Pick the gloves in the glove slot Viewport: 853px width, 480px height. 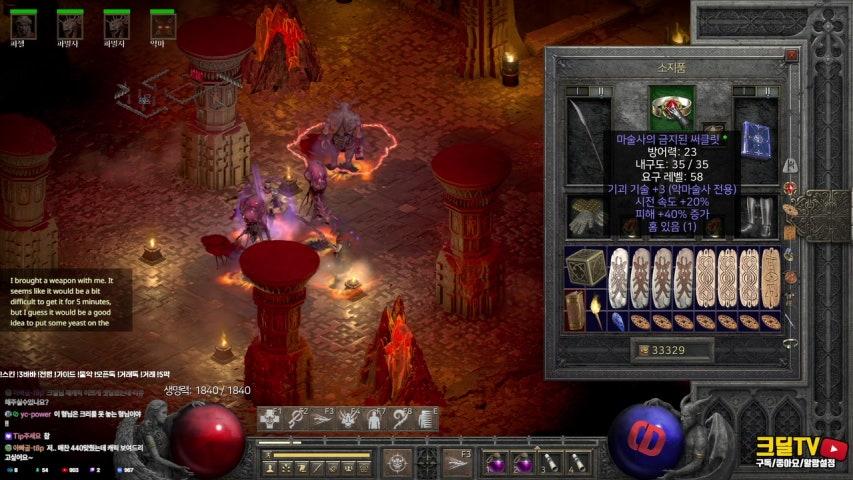tap(583, 215)
